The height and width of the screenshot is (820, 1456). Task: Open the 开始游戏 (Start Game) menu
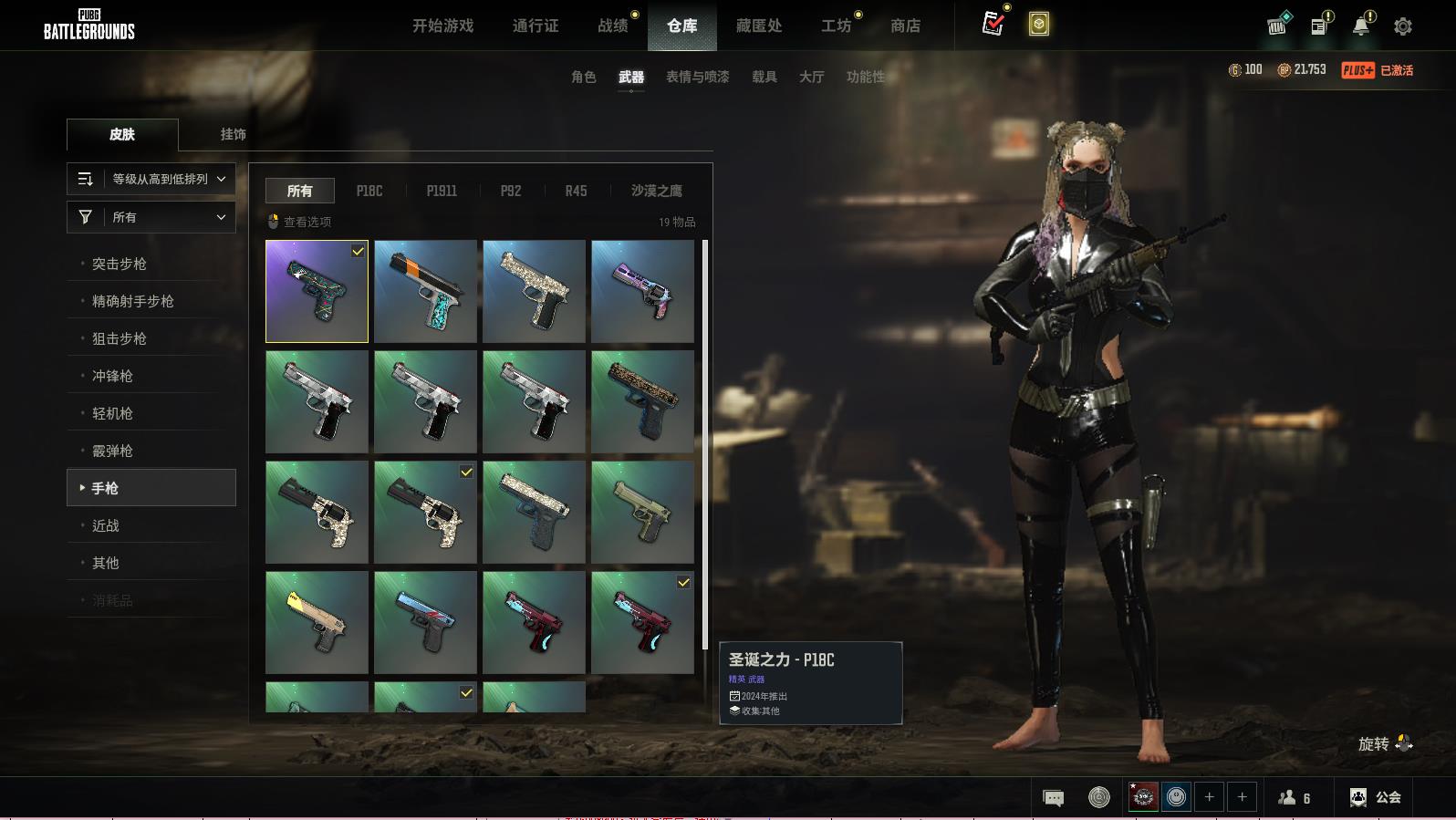[442, 26]
